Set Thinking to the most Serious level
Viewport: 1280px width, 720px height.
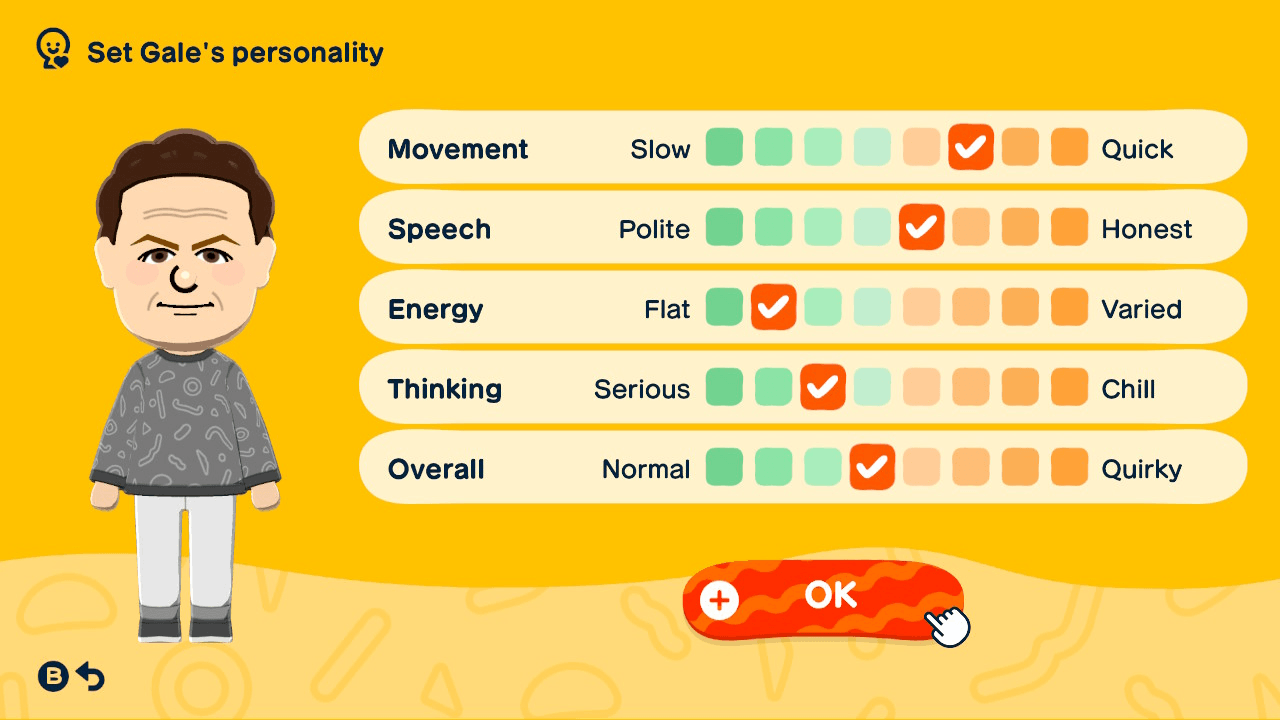(724, 387)
